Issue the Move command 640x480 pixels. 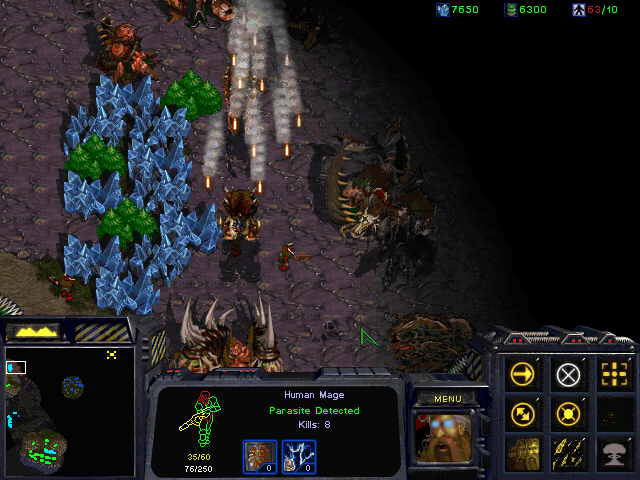point(523,375)
